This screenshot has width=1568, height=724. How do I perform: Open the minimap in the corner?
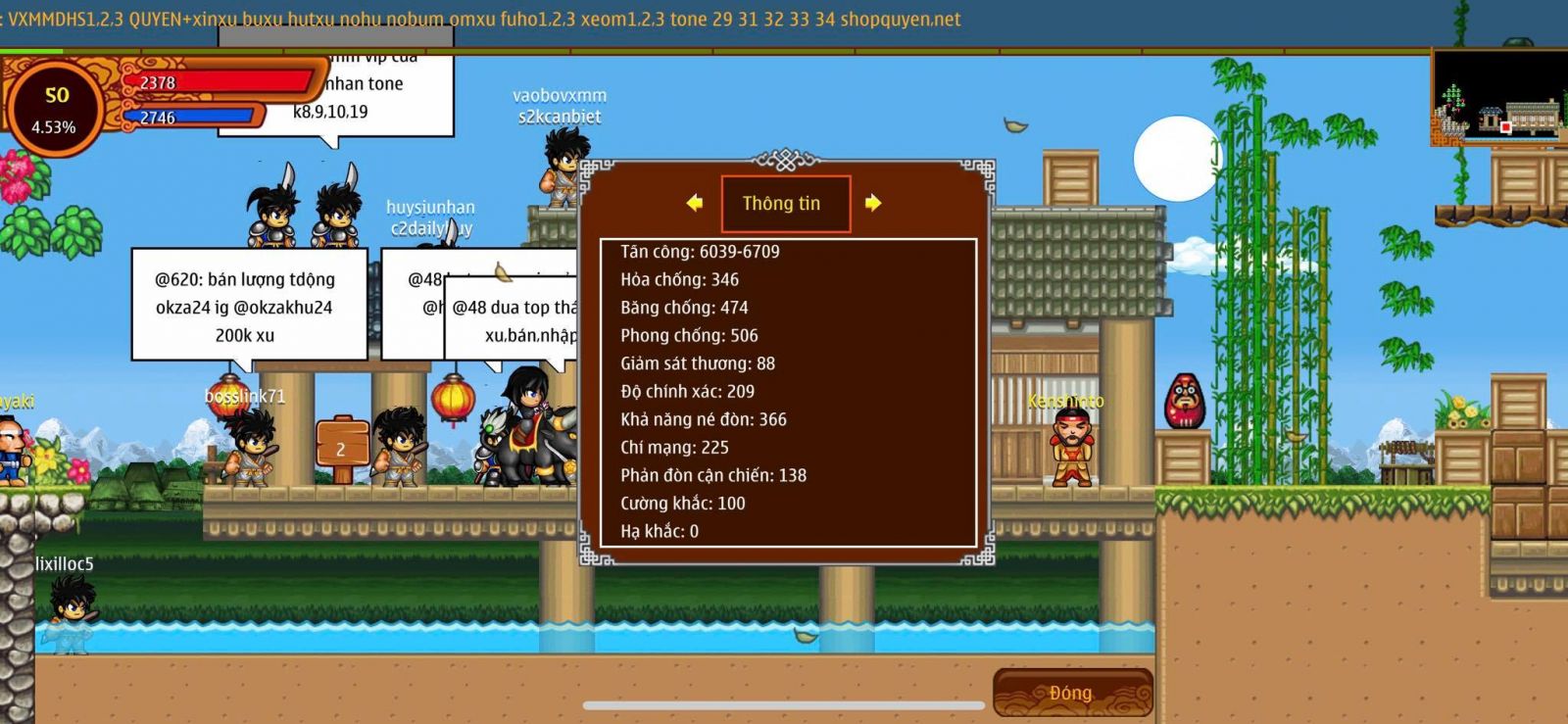click(1499, 98)
